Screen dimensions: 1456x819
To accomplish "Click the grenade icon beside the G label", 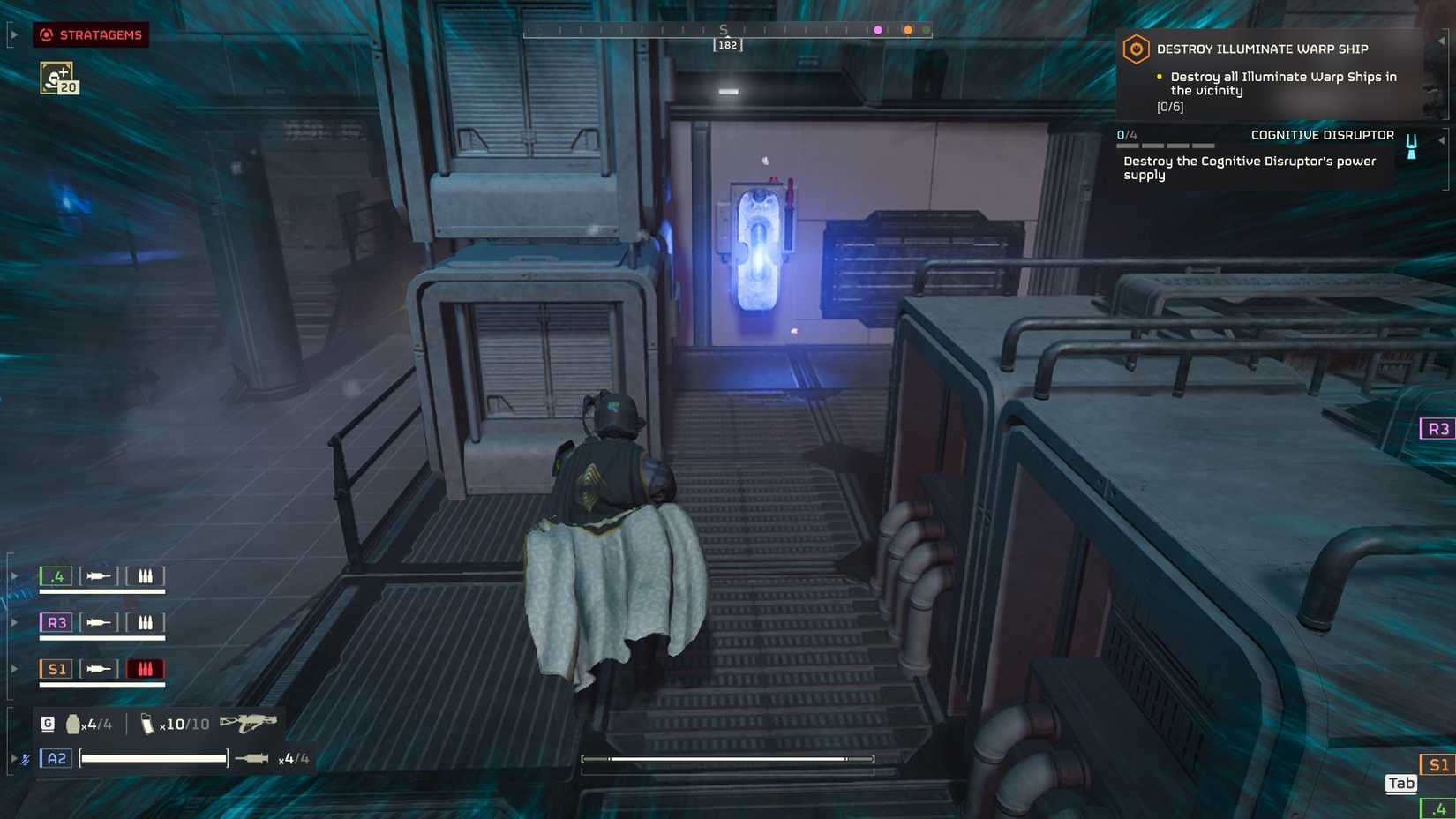I will [72, 722].
